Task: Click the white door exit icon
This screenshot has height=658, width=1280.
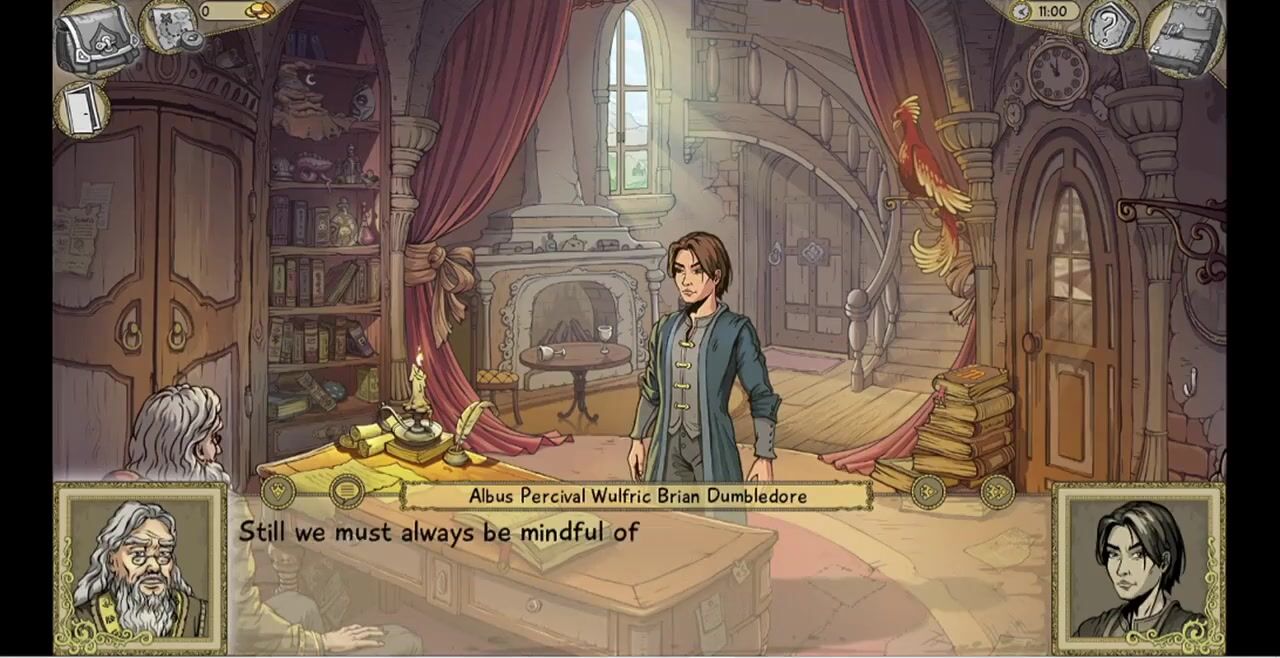Action: tap(81, 108)
